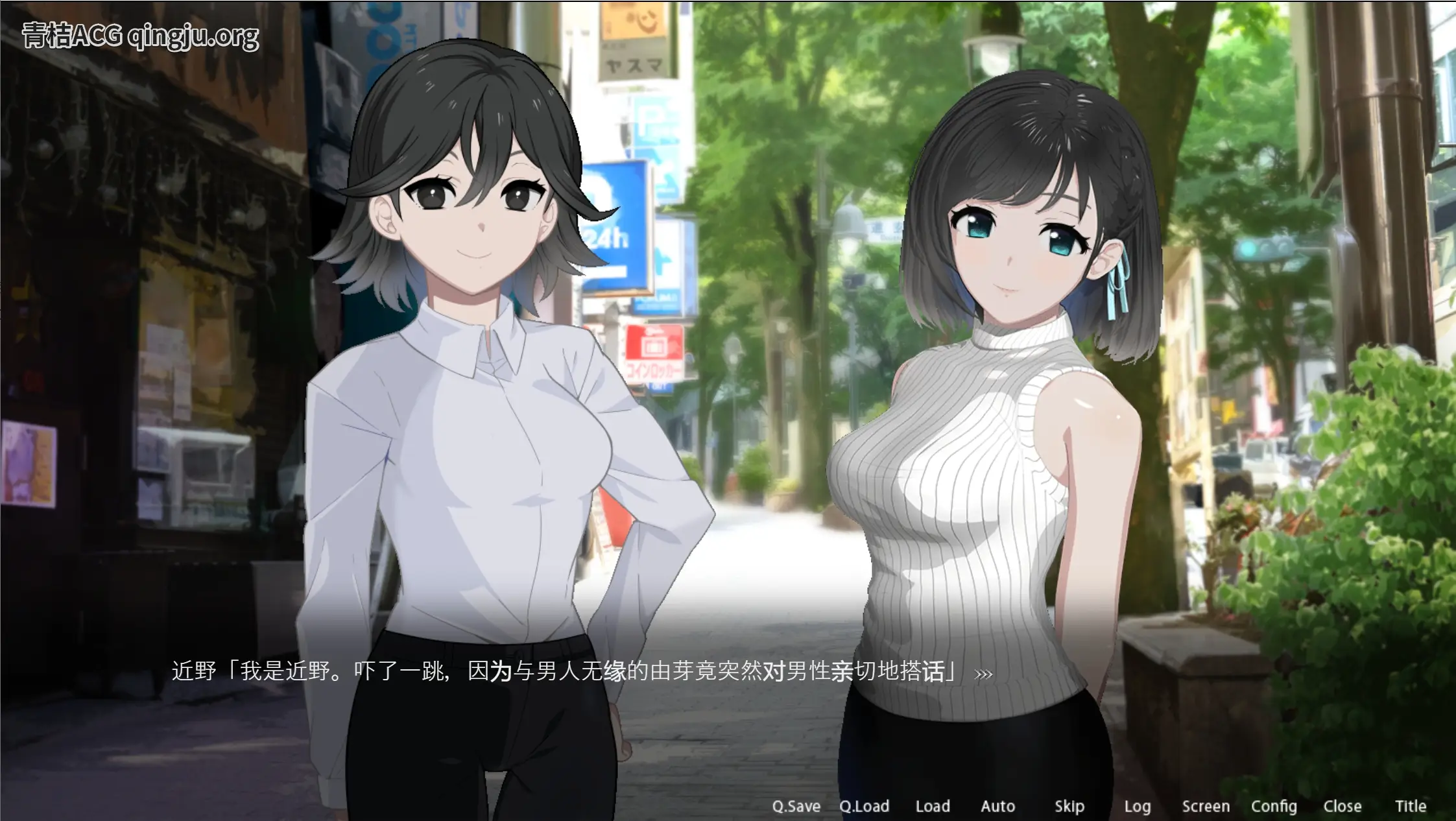Click Close to exit the game
This screenshot has width=1456, height=821.
coord(1344,806)
